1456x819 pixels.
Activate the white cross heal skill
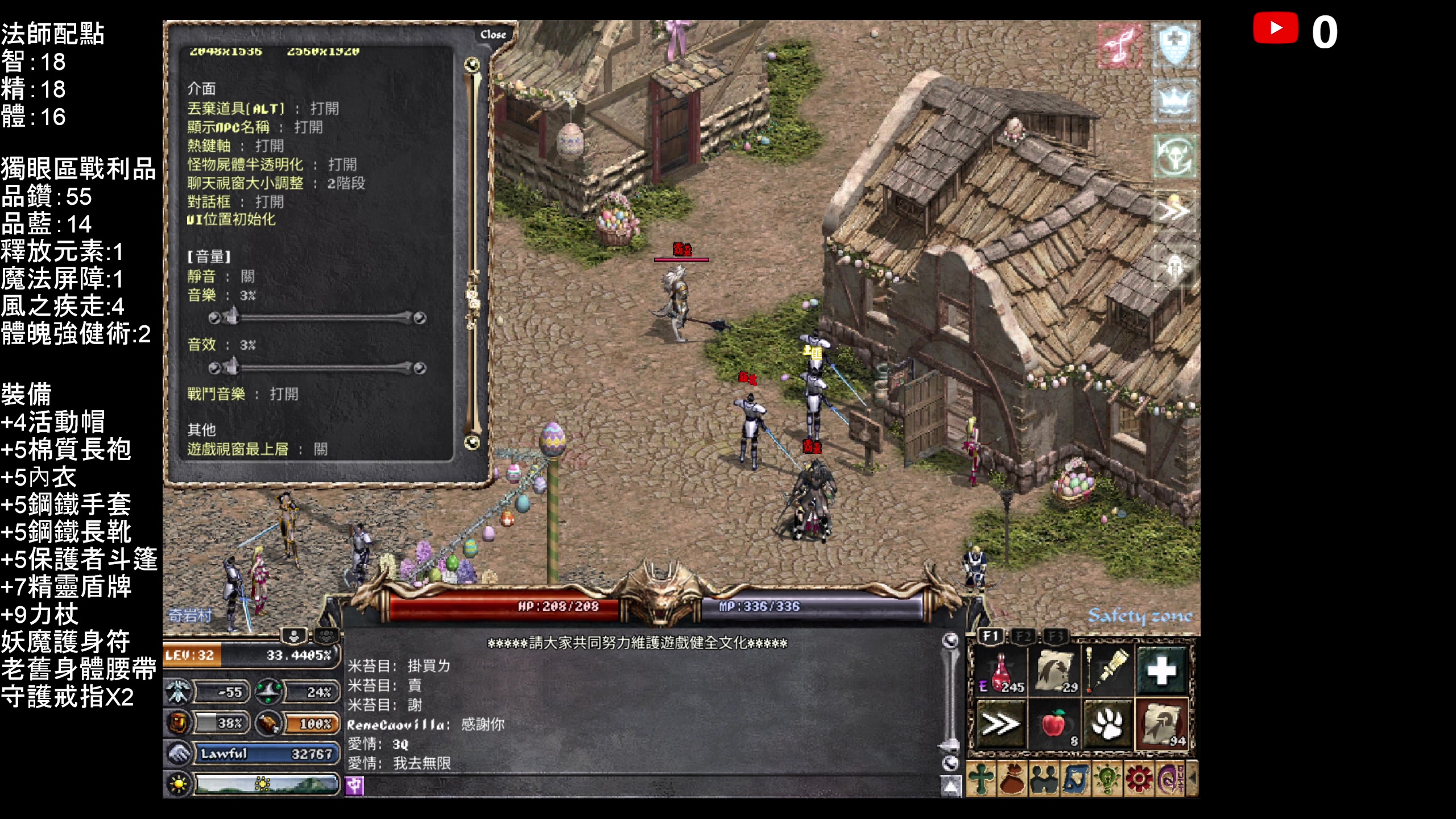point(1161,671)
